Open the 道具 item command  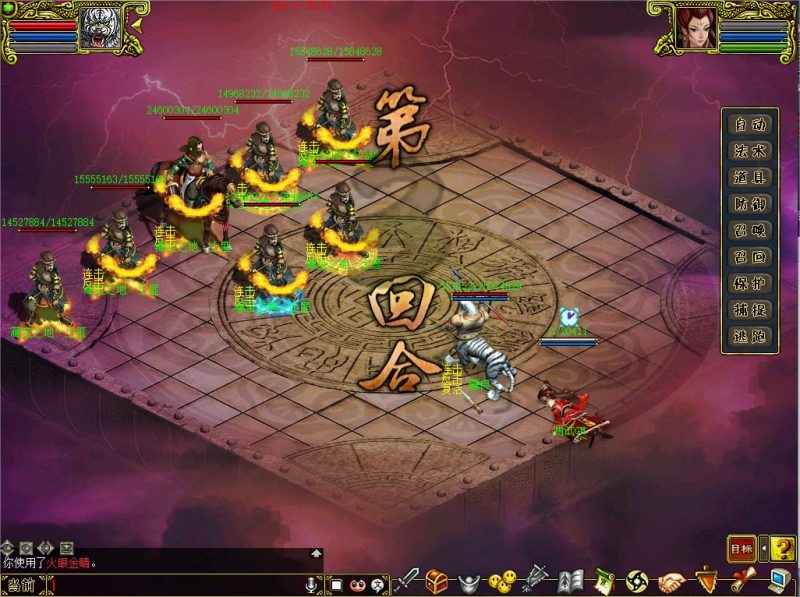click(750, 178)
